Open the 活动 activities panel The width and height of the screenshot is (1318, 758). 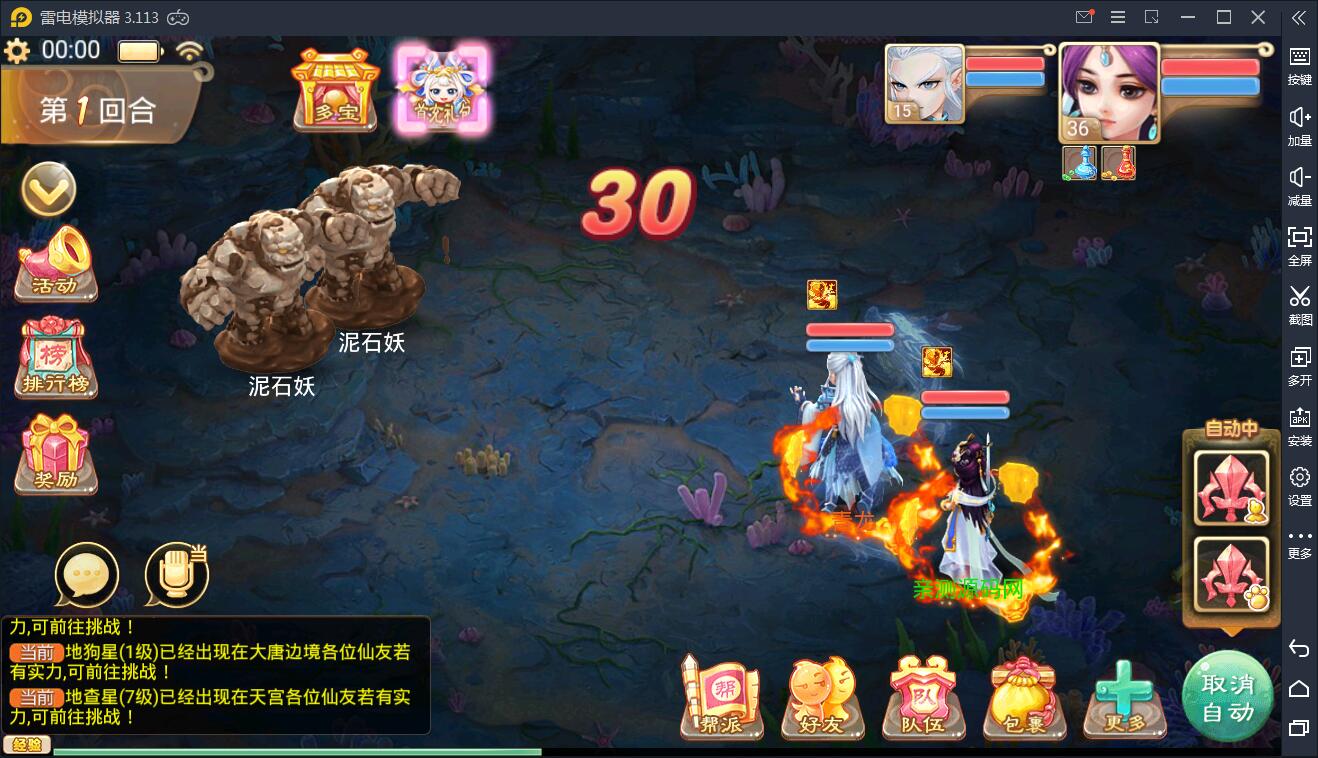click(54, 265)
